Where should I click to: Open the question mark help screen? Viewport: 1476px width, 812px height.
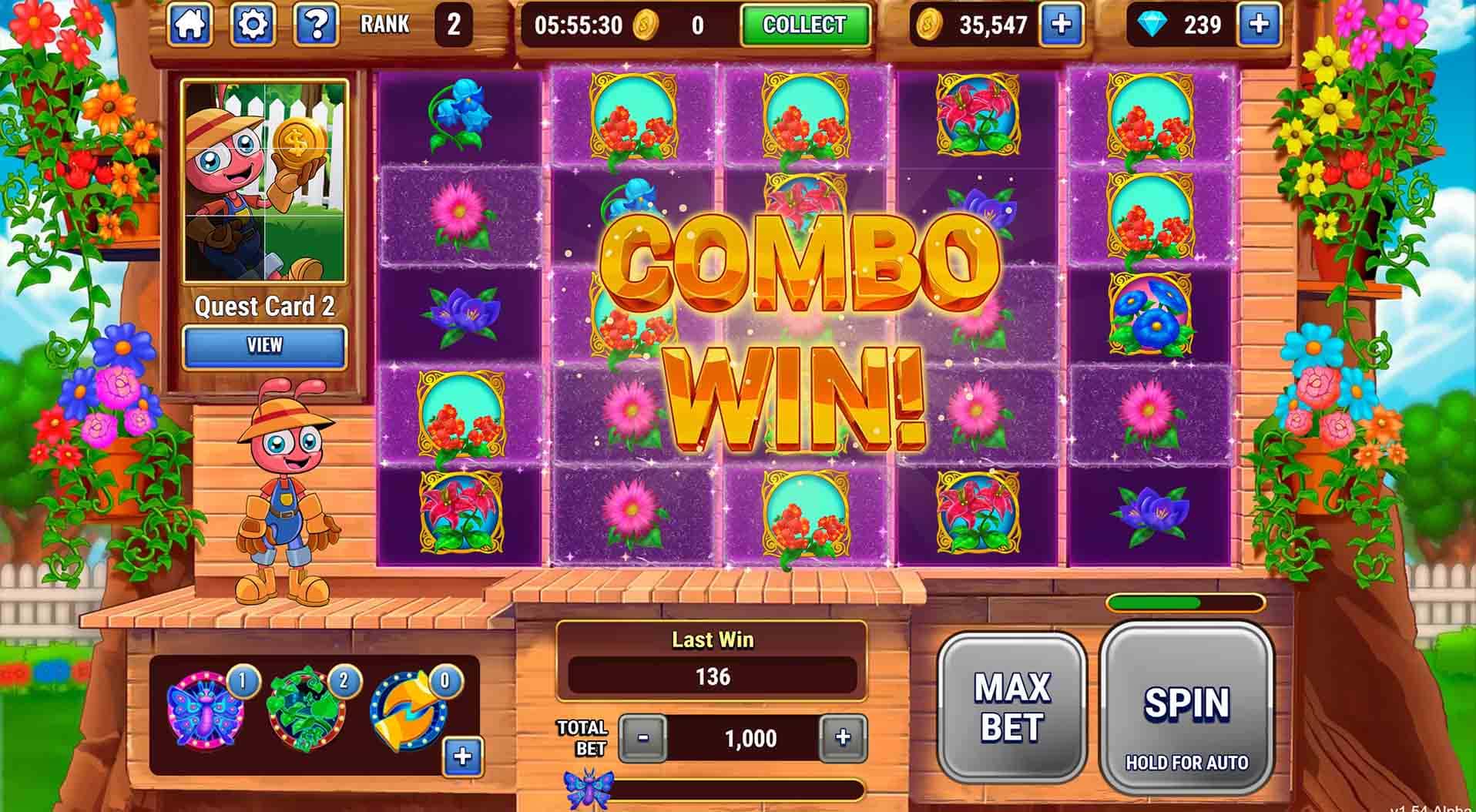pyautogui.click(x=316, y=25)
